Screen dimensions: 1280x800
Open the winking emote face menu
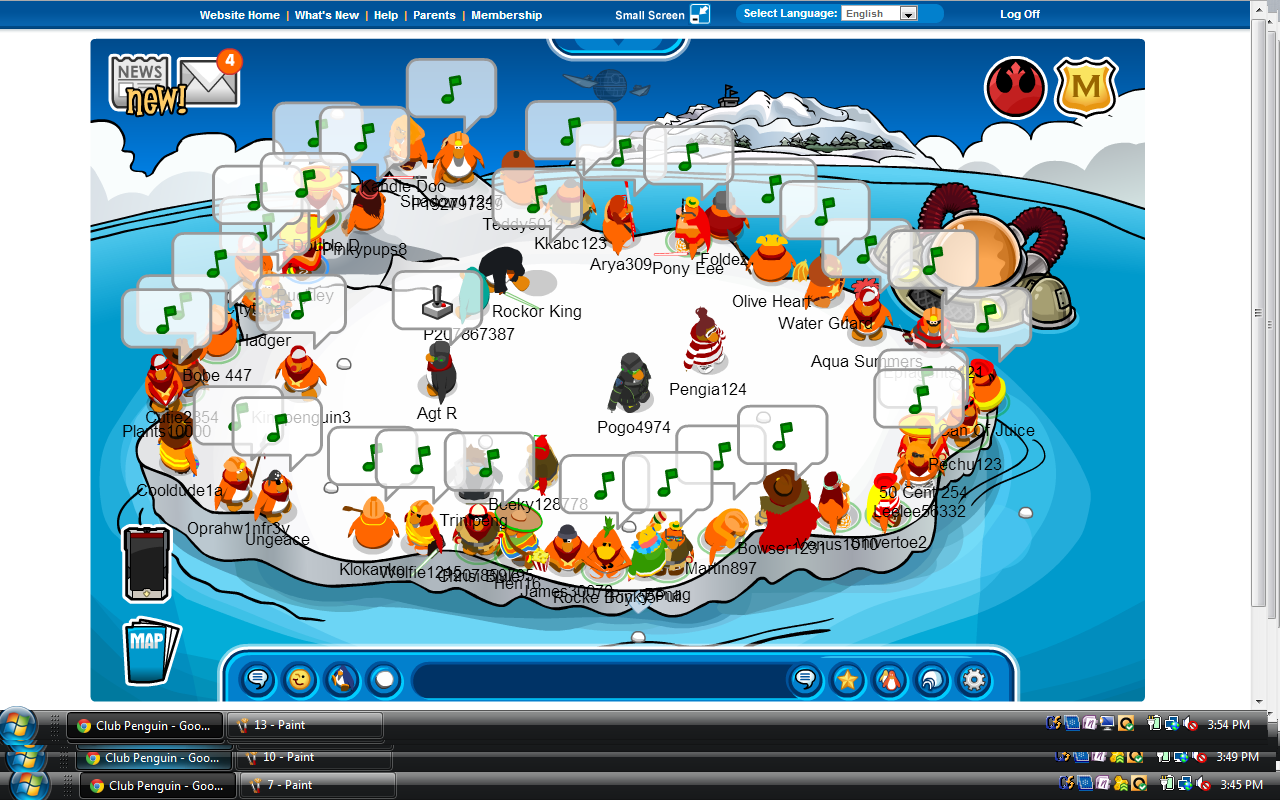(299, 681)
